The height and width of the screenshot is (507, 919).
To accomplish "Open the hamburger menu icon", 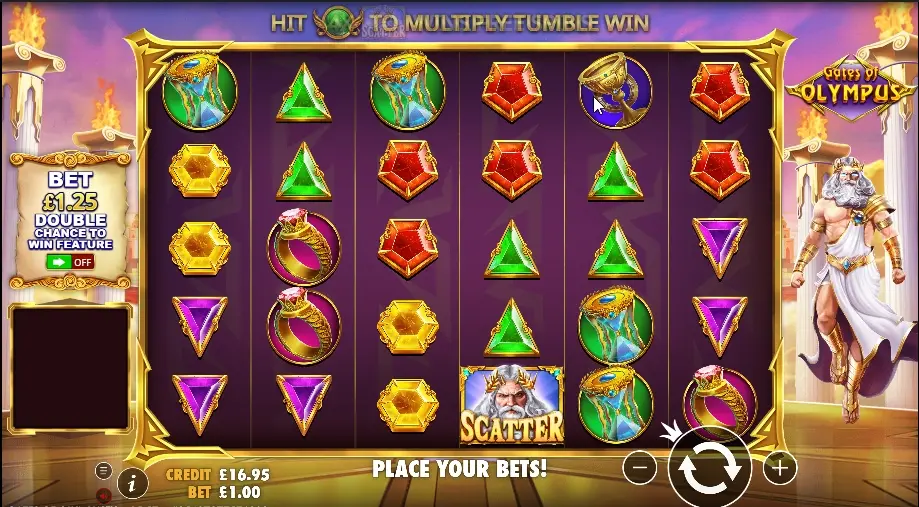I will 103,470.
